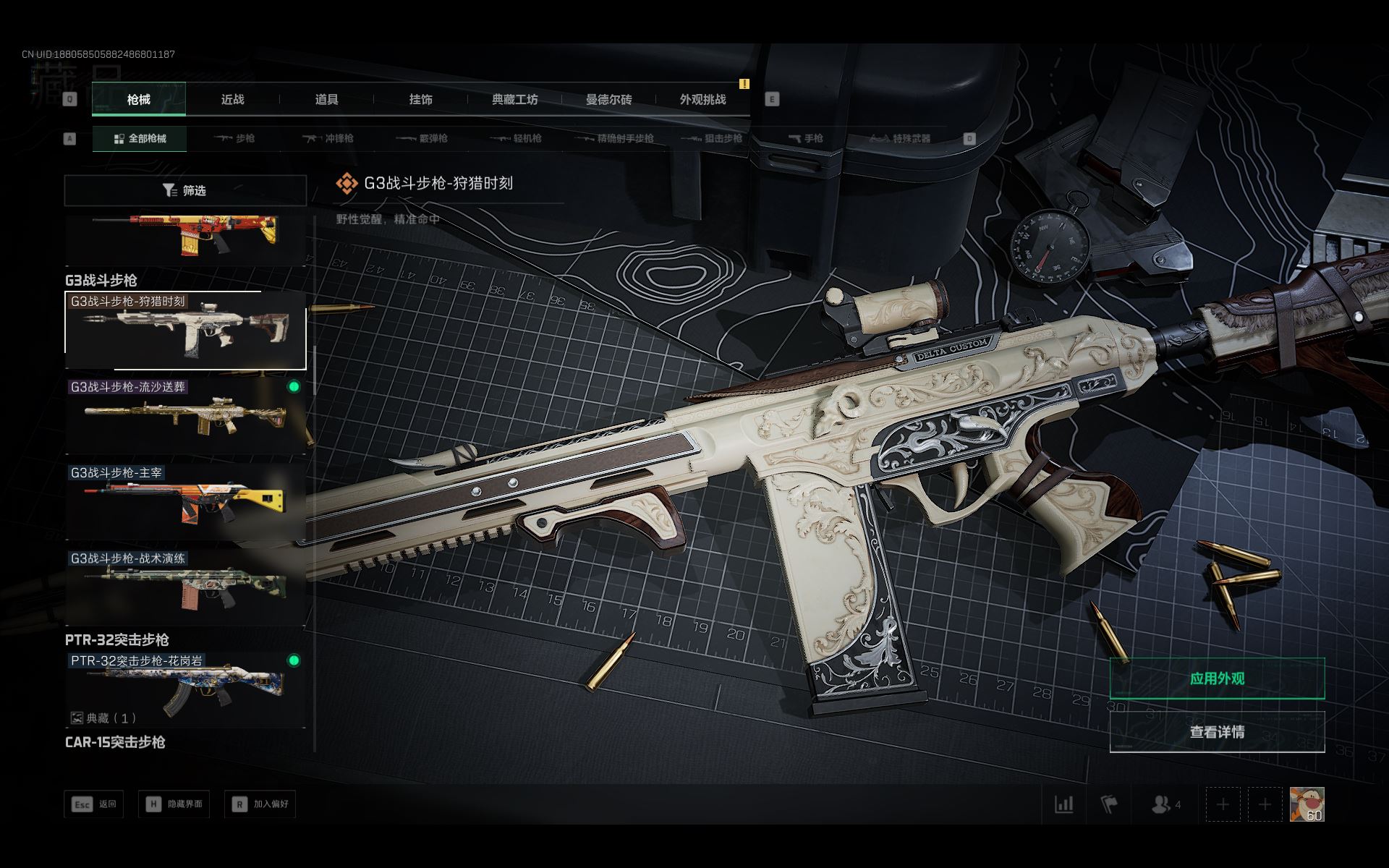Open the 外观挑战 tab
The image size is (1389, 868).
(702, 100)
